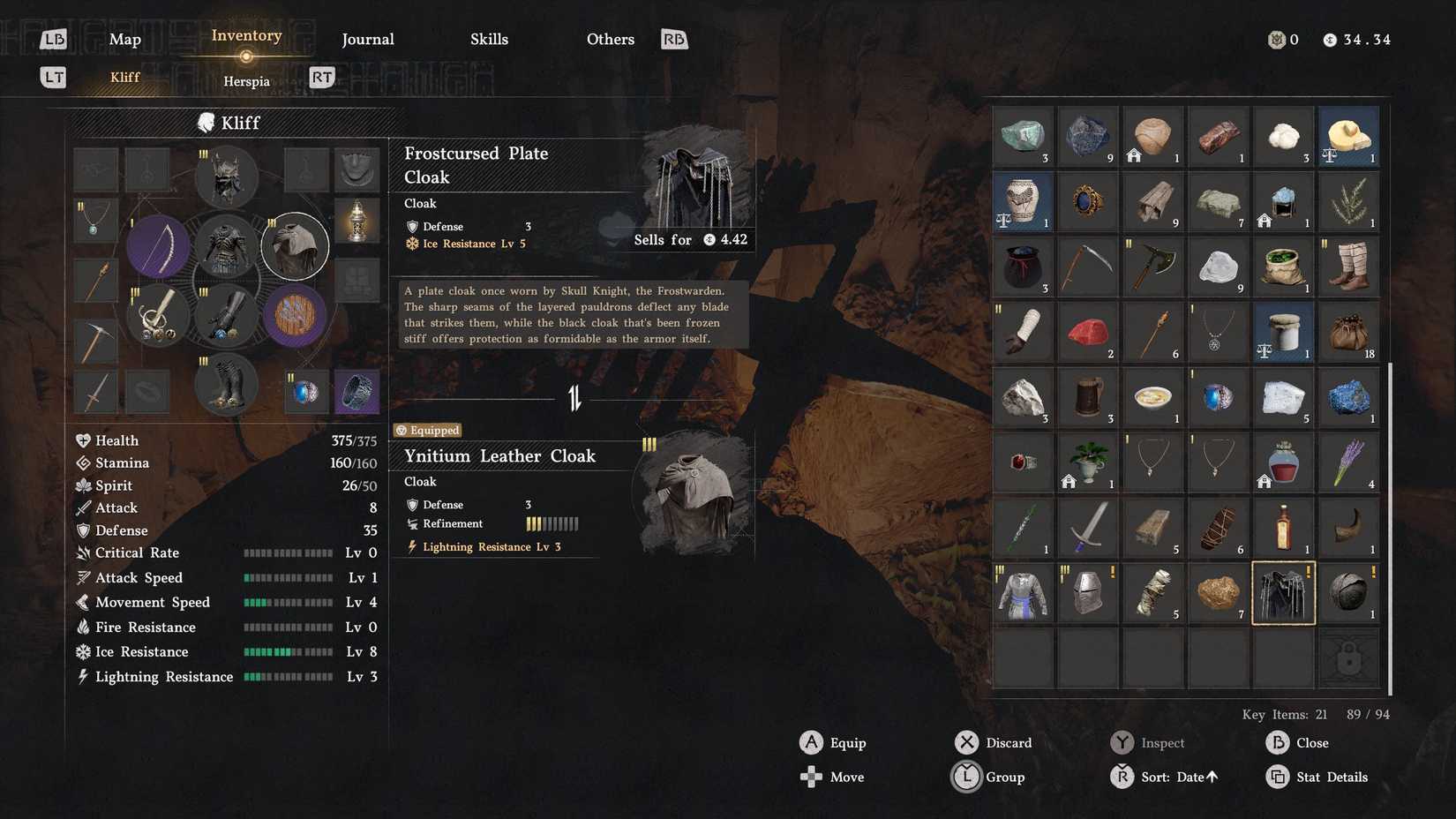Select the metal helmet in the inventory grid
This screenshot has height=819, width=1456.
pos(1088,592)
